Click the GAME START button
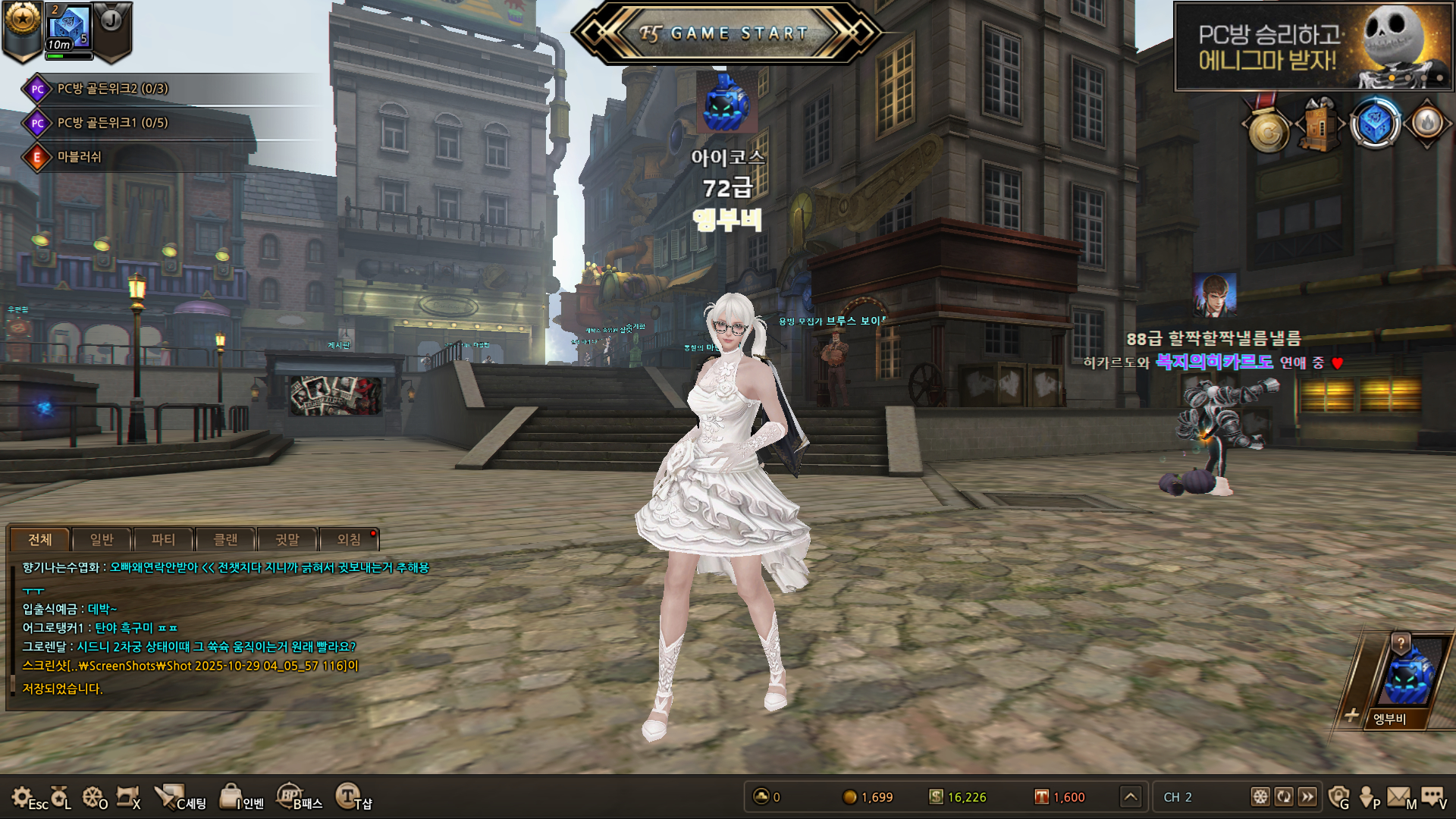The image size is (1456, 819). coord(726,33)
